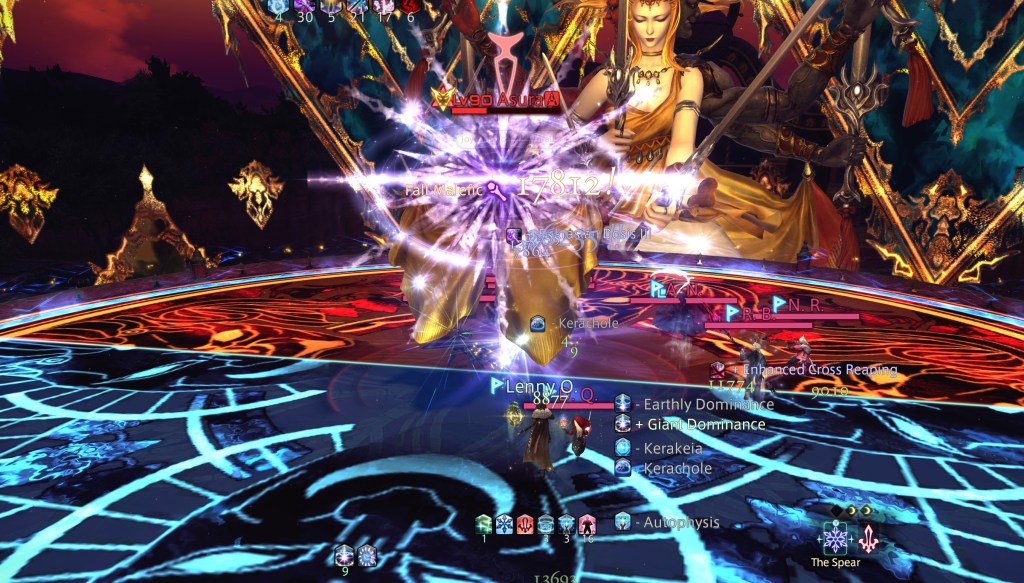
Task: Click the light blue debuff icon with timer 4
Action: 279,6
